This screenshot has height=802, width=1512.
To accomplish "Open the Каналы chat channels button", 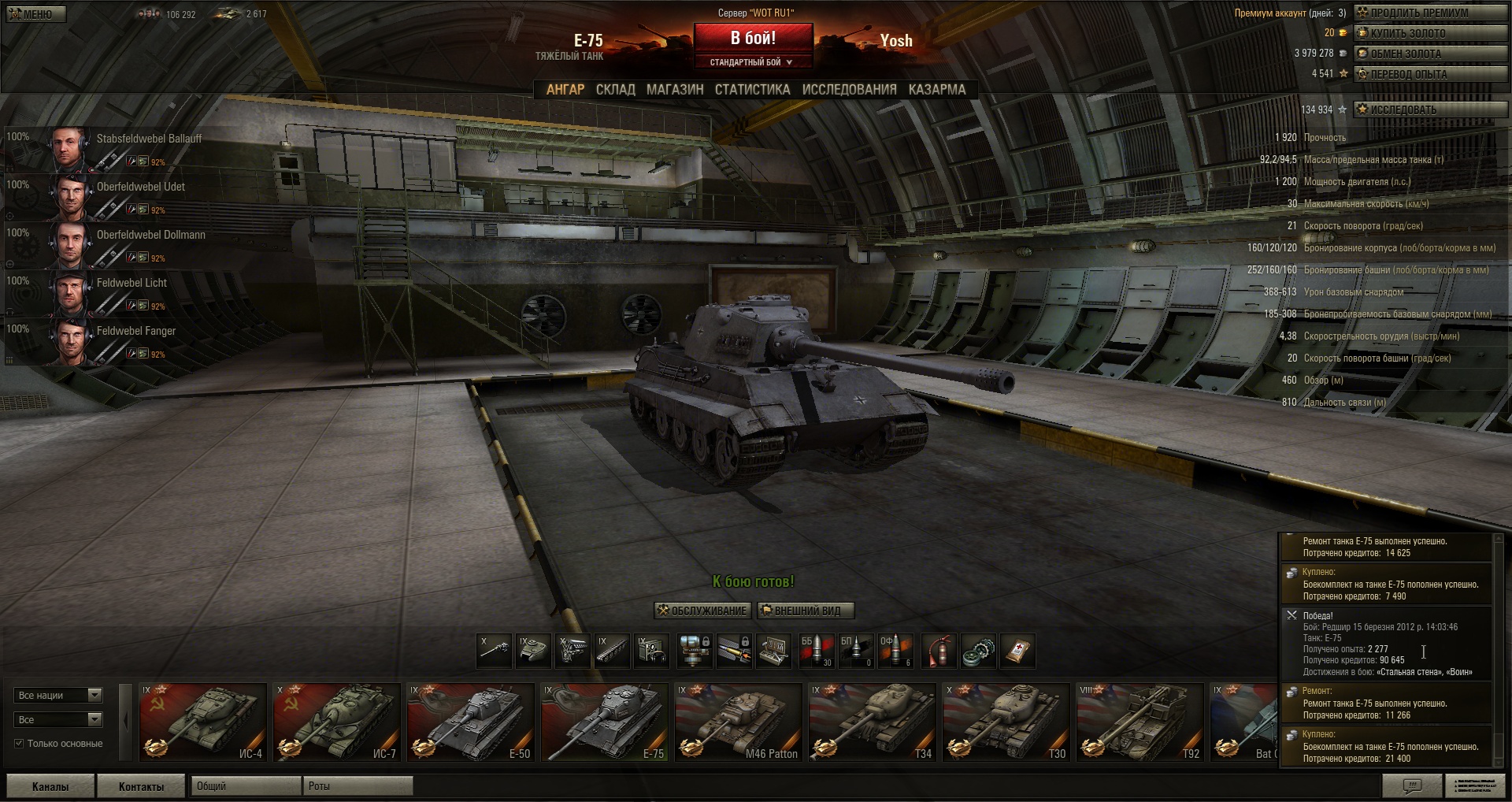I will pyautogui.click(x=50, y=786).
